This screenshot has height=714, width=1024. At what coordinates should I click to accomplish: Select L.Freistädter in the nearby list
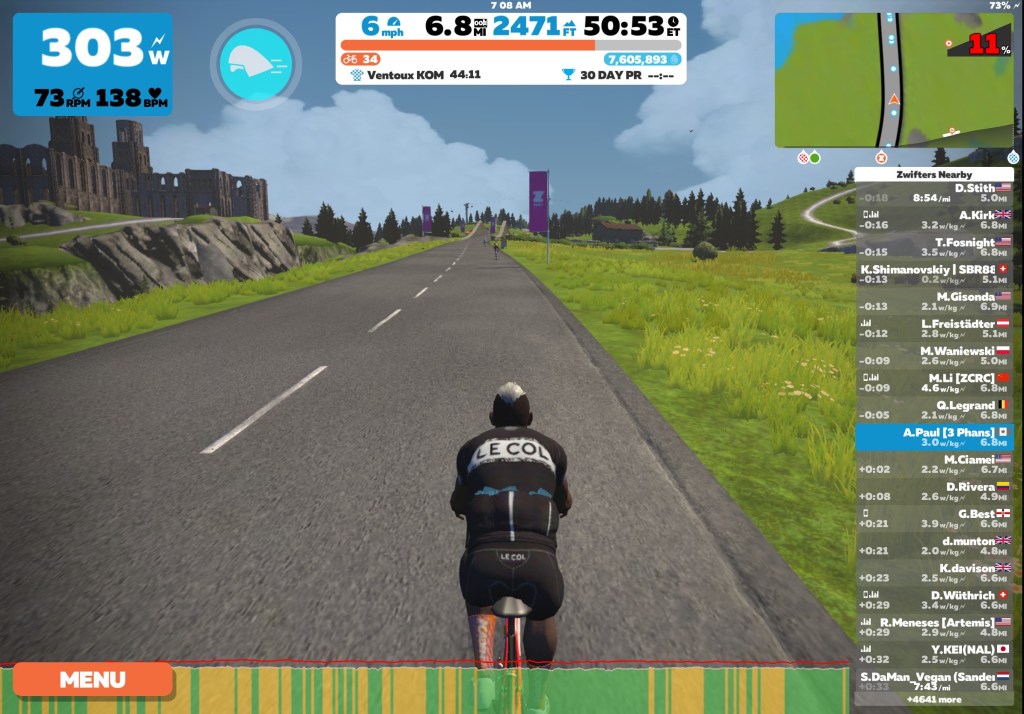pyautogui.click(x=934, y=328)
